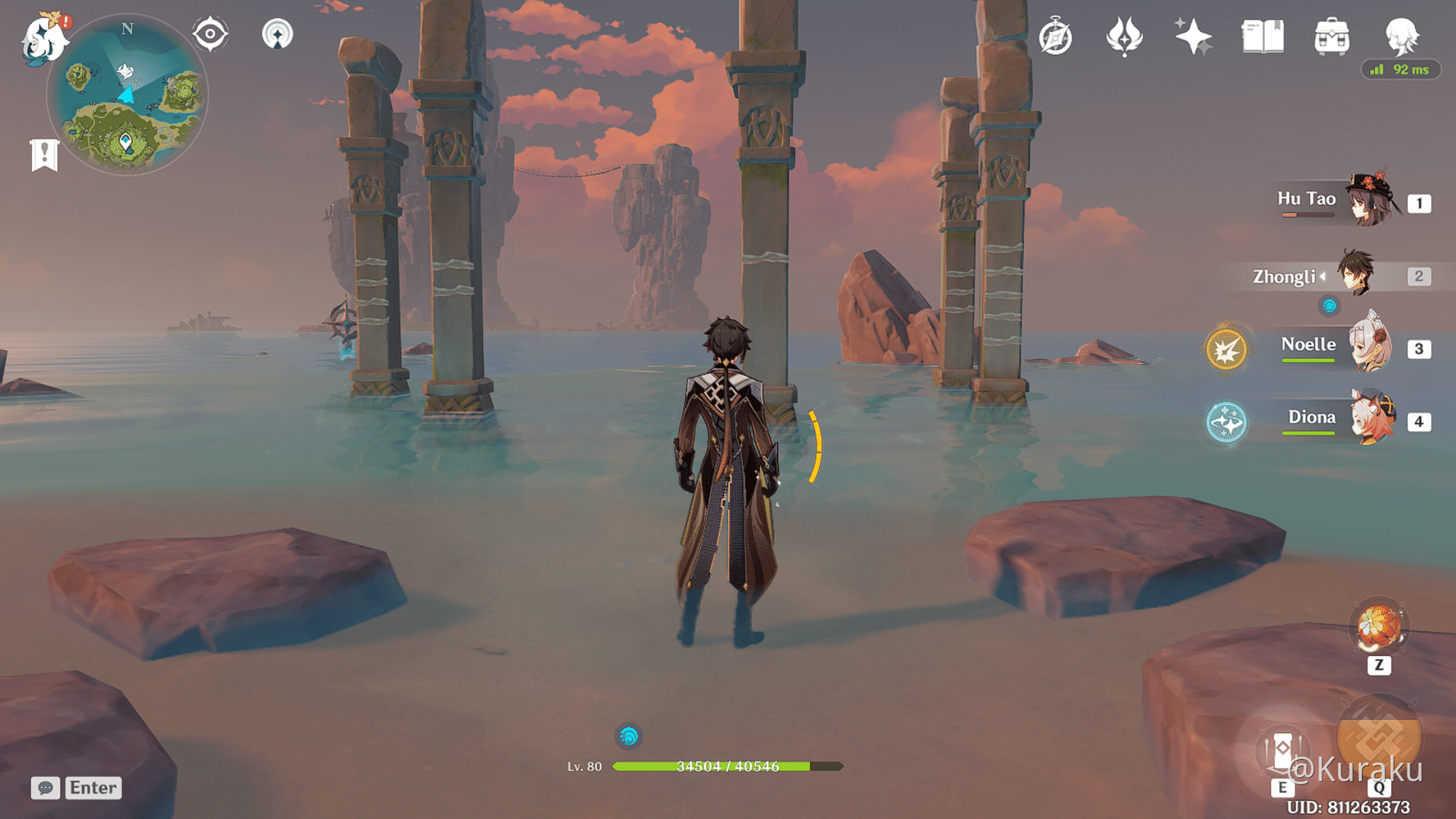The width and height of the screenshot is (1456, 819).
Task: Click the character EXP progress bar
Action: pos(721,768)
